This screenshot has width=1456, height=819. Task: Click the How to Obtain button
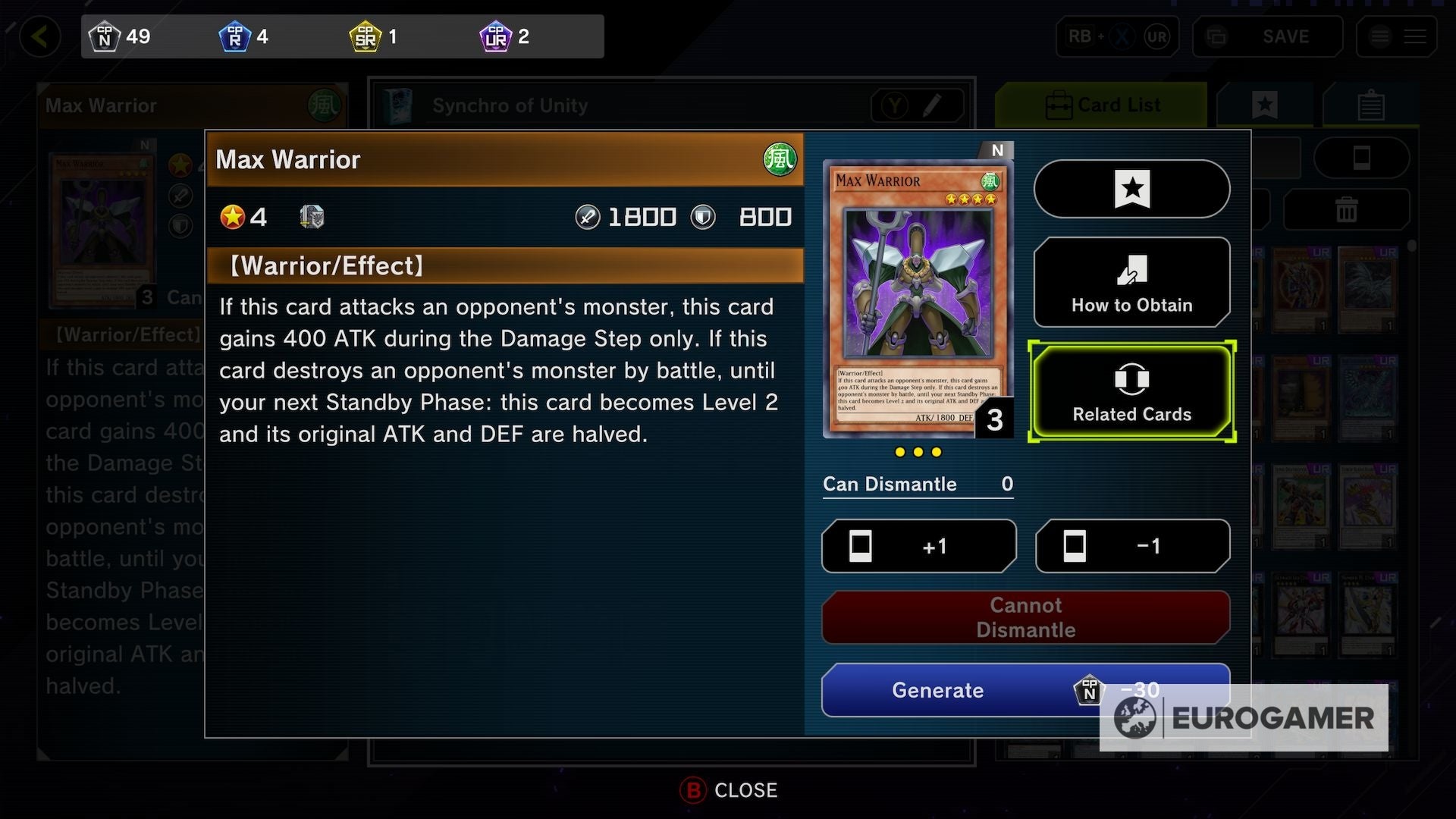[x=1131, y=282]
